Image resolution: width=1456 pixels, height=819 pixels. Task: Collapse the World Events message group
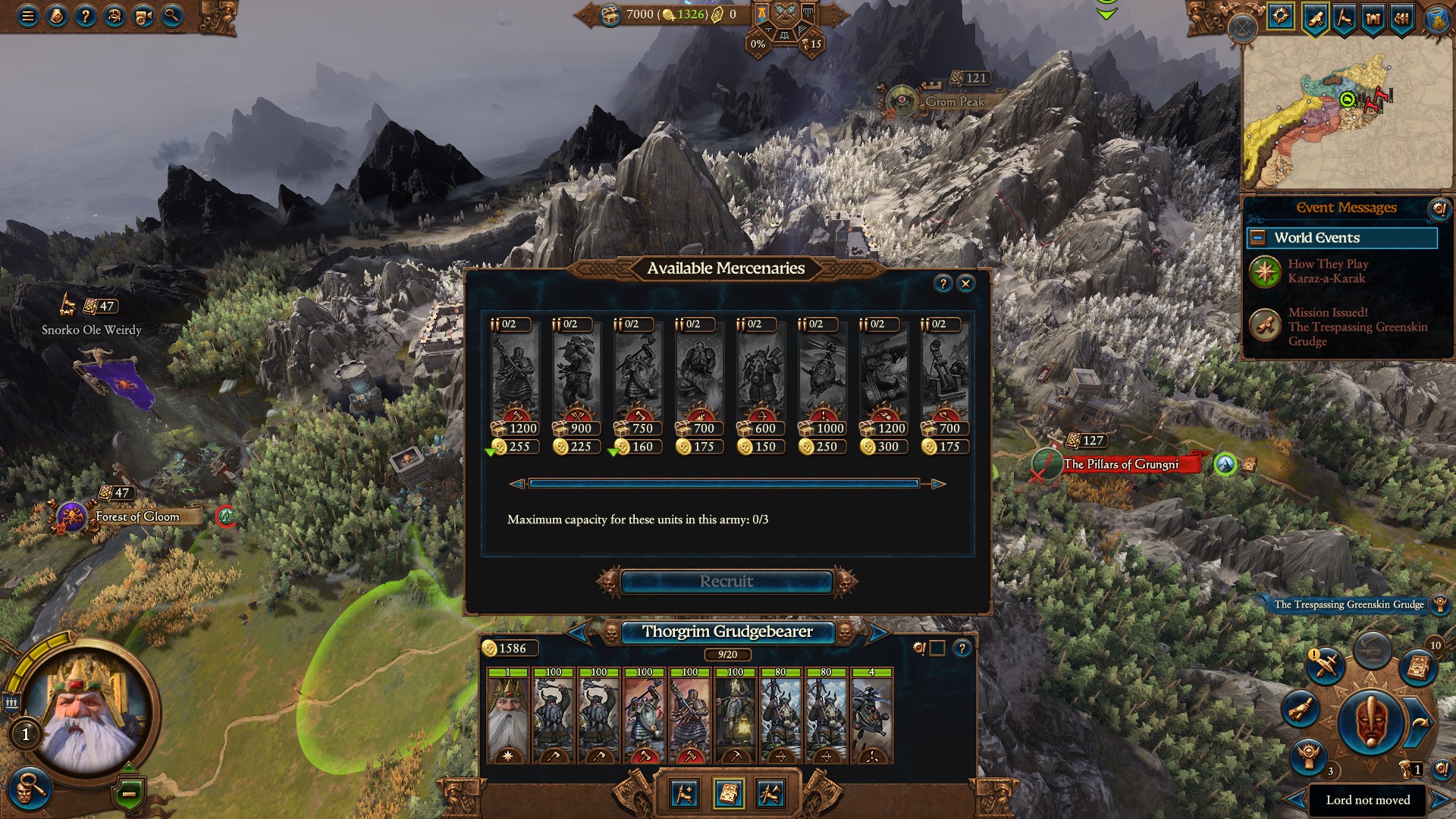click(1259, 238)
